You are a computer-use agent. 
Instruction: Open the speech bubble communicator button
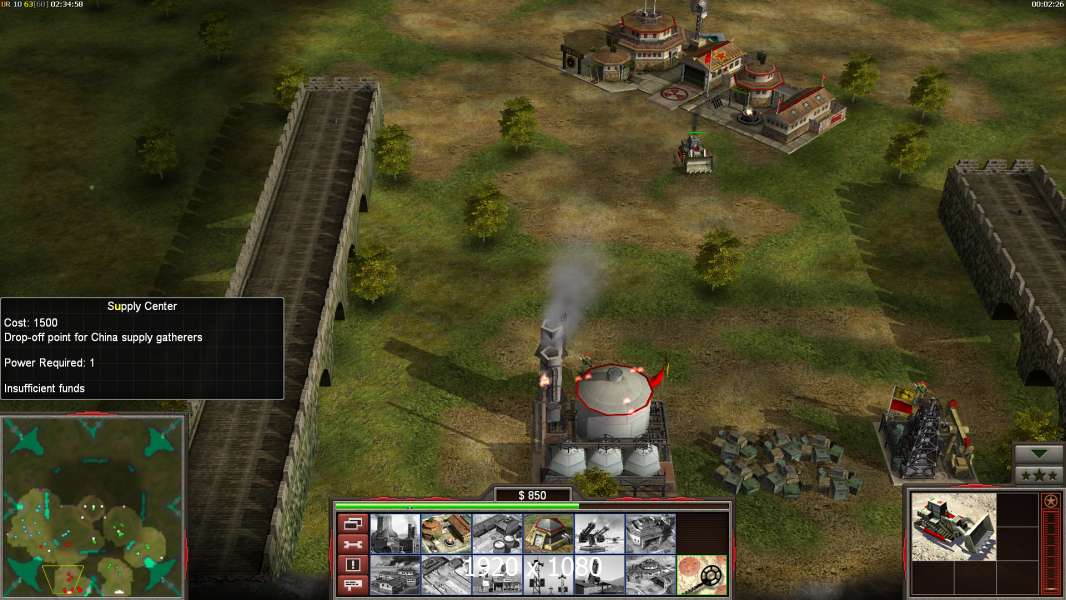(352, 585)
